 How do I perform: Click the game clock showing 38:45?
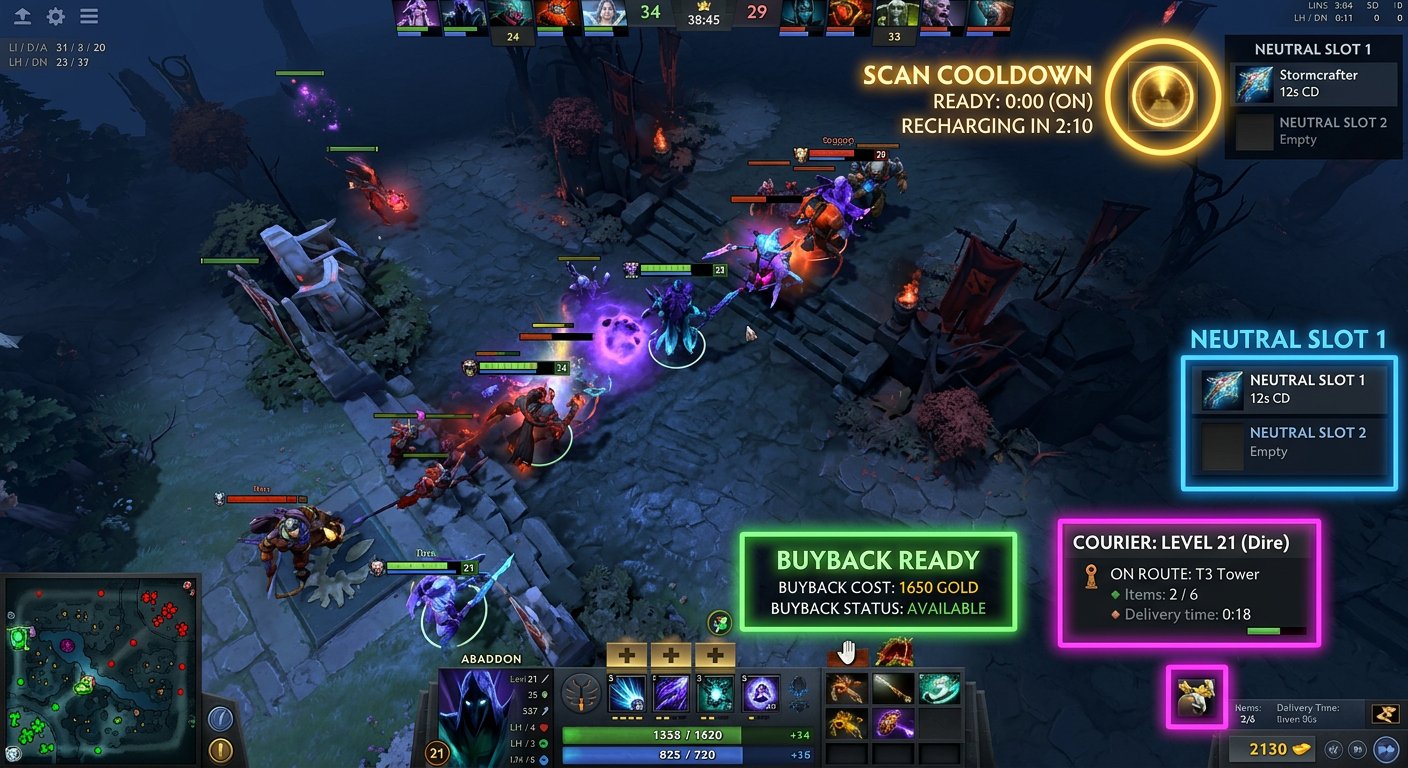(704, 17)
